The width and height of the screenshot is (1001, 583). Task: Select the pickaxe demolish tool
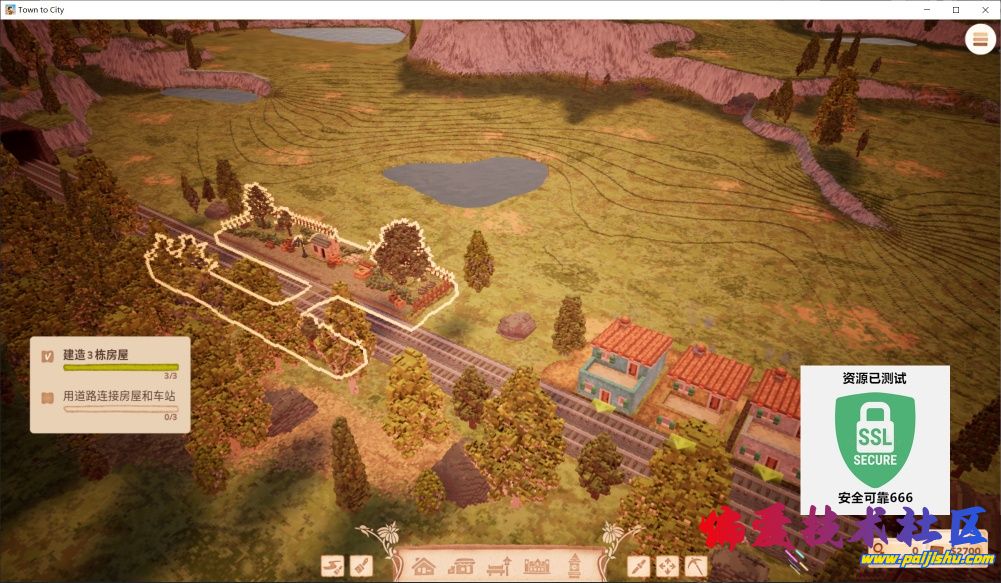click(695, 566)
